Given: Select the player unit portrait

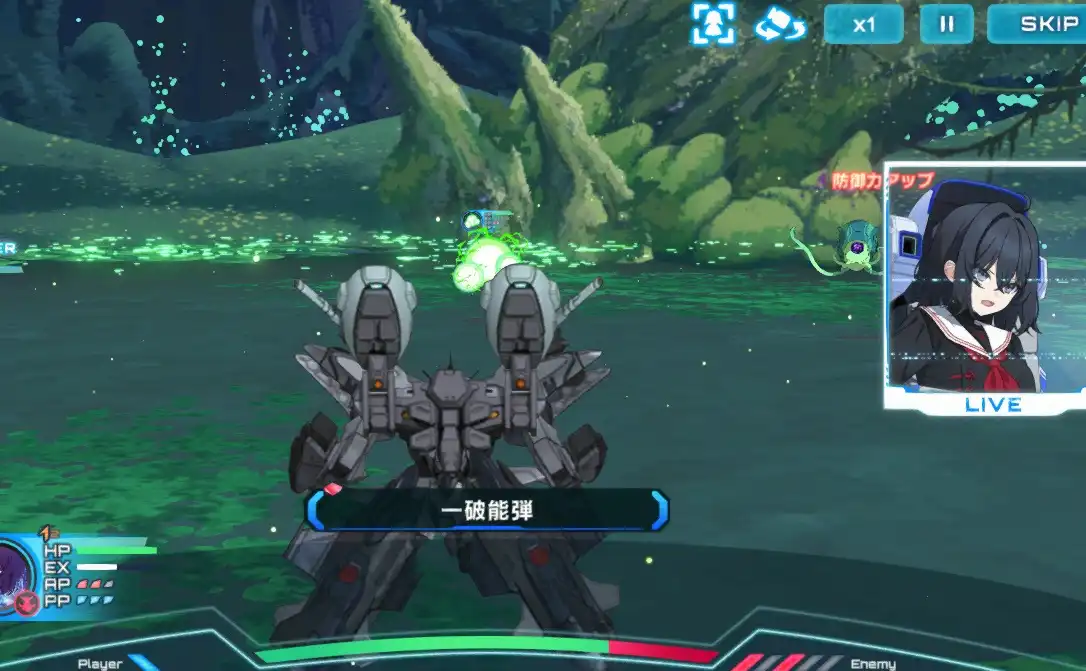Looking at the screenshot, I should coord(17,577).
